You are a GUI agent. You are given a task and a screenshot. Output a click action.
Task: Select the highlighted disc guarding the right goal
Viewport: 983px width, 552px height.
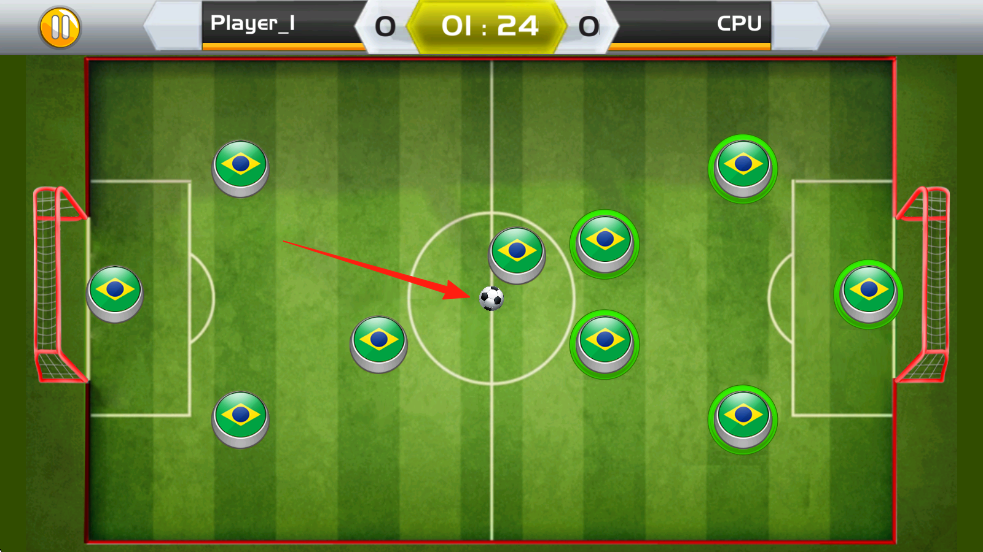(868, 291)
